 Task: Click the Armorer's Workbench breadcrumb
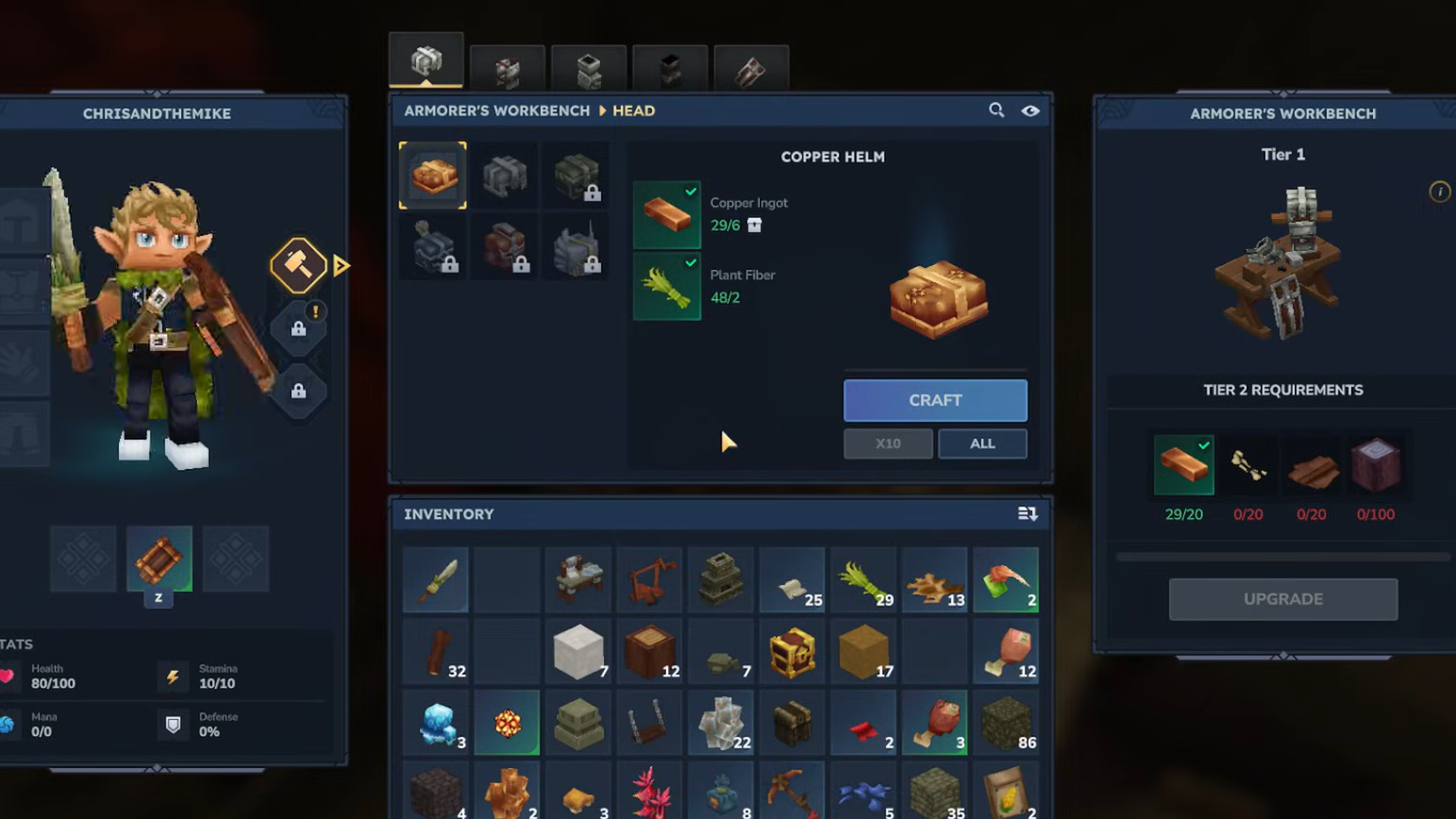(496, 110)
